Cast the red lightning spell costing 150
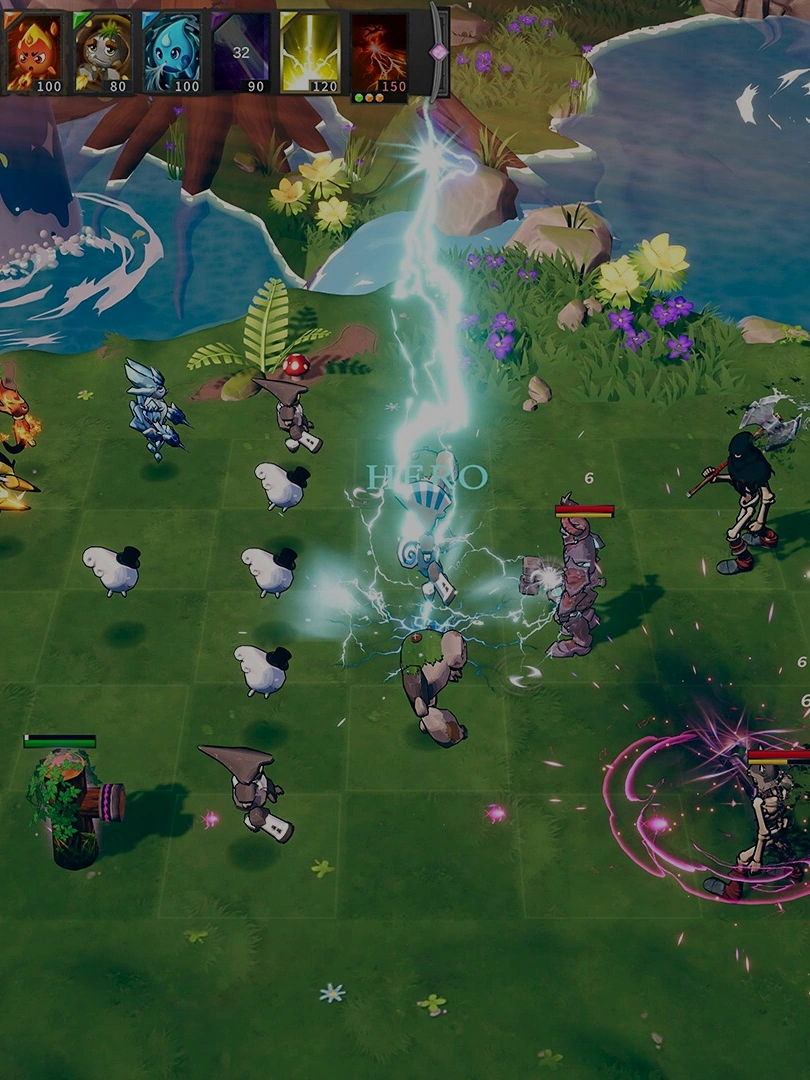This screenshot has height=1080, width=810. 379,52
